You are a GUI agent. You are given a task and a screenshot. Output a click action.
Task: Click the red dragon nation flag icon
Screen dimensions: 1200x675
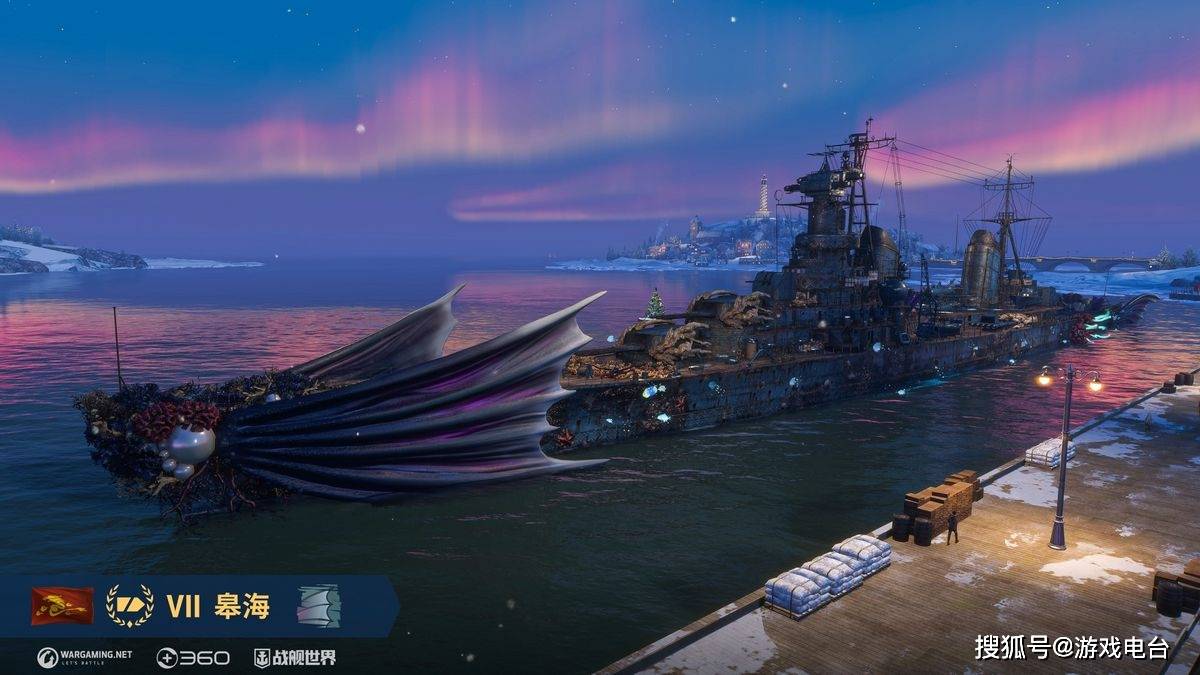(62, 606)
